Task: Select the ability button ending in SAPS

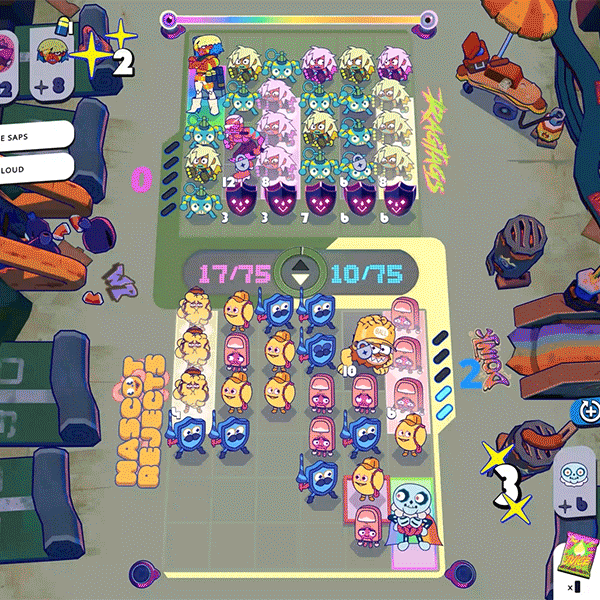Action: (x=35, y=135)
